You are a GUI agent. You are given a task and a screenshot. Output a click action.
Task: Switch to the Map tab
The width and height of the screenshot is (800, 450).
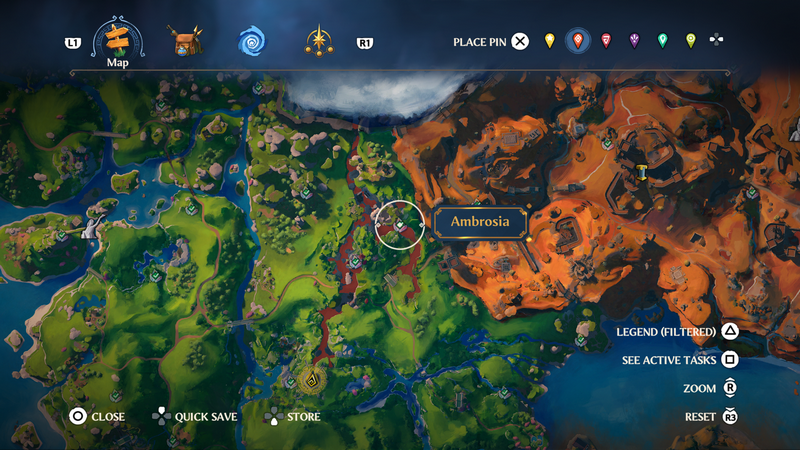click(x=118, y=42)
